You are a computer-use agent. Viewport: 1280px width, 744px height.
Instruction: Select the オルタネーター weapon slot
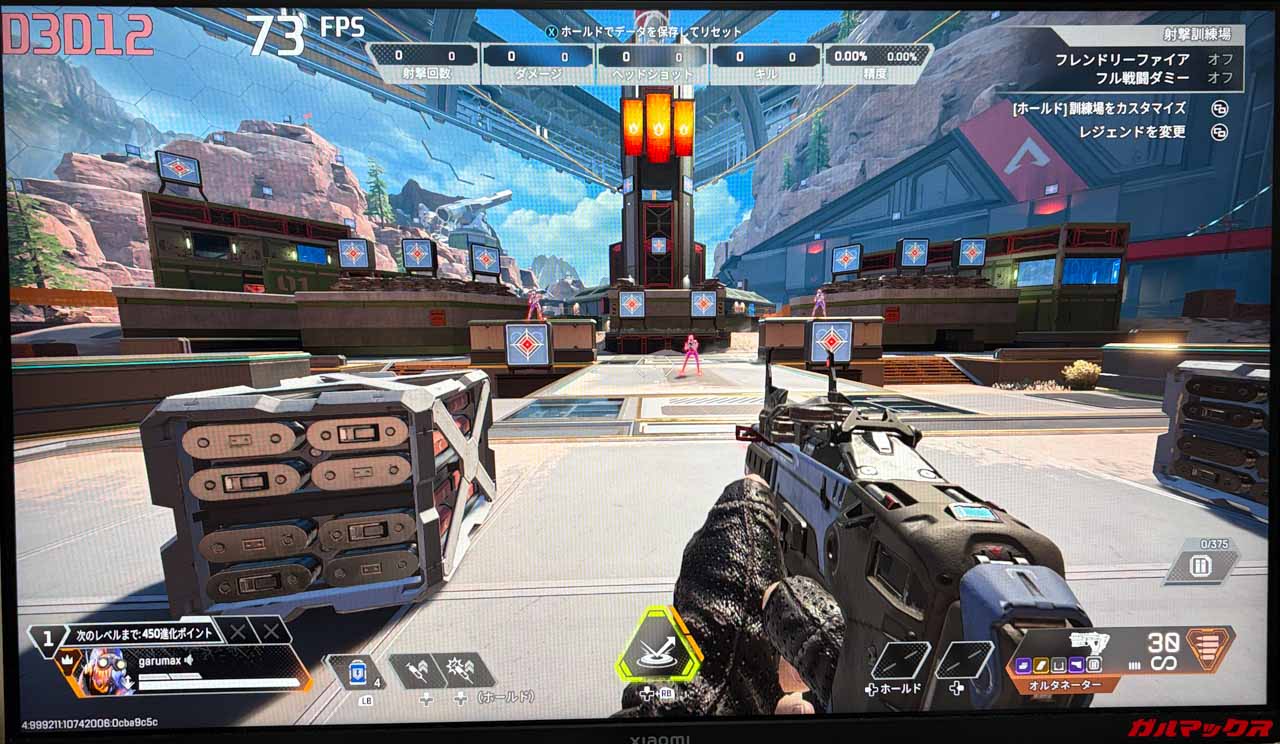pyautogui.click(x=1062, y=686)
